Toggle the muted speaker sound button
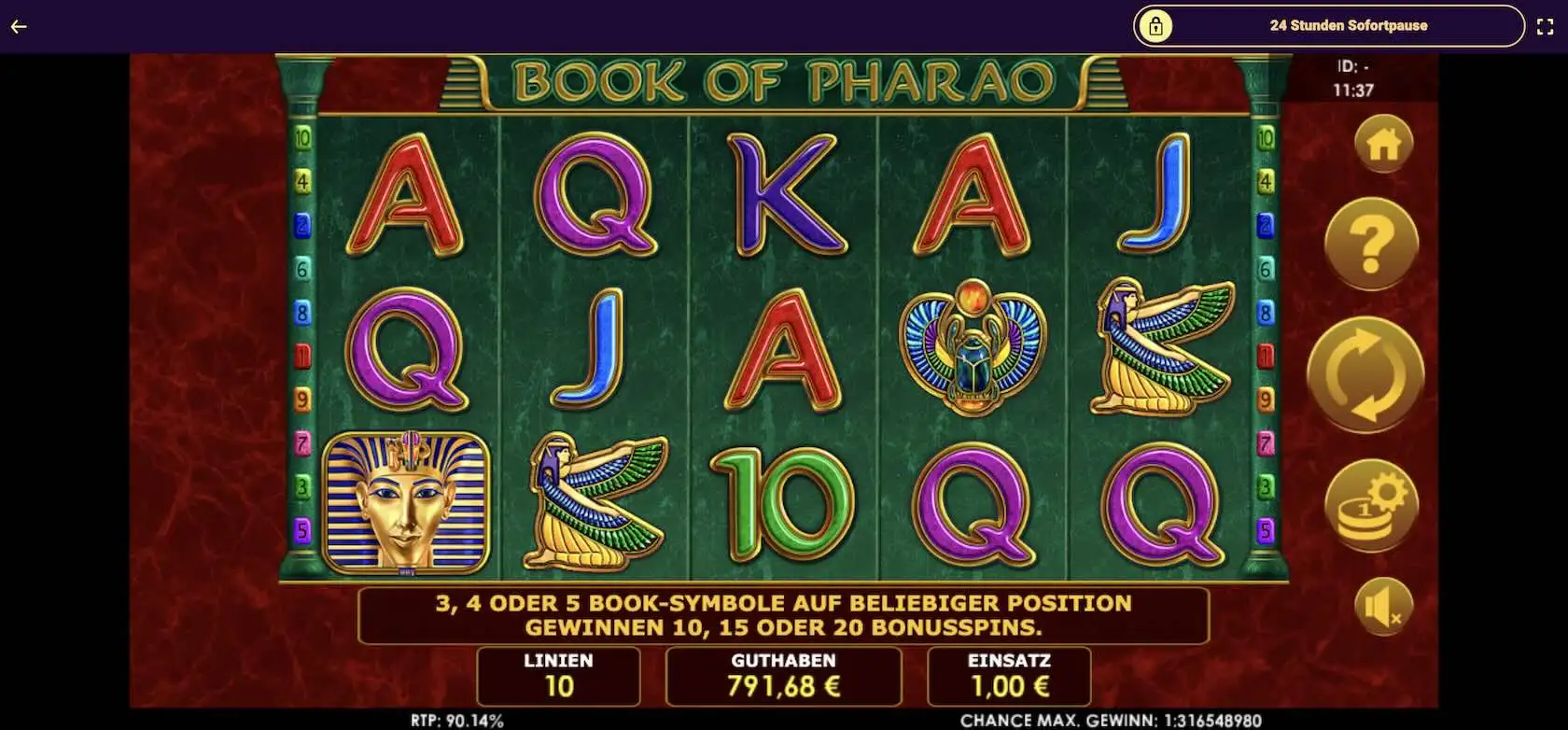This screenshot has height=730, width=1568. pos(1383,607)
